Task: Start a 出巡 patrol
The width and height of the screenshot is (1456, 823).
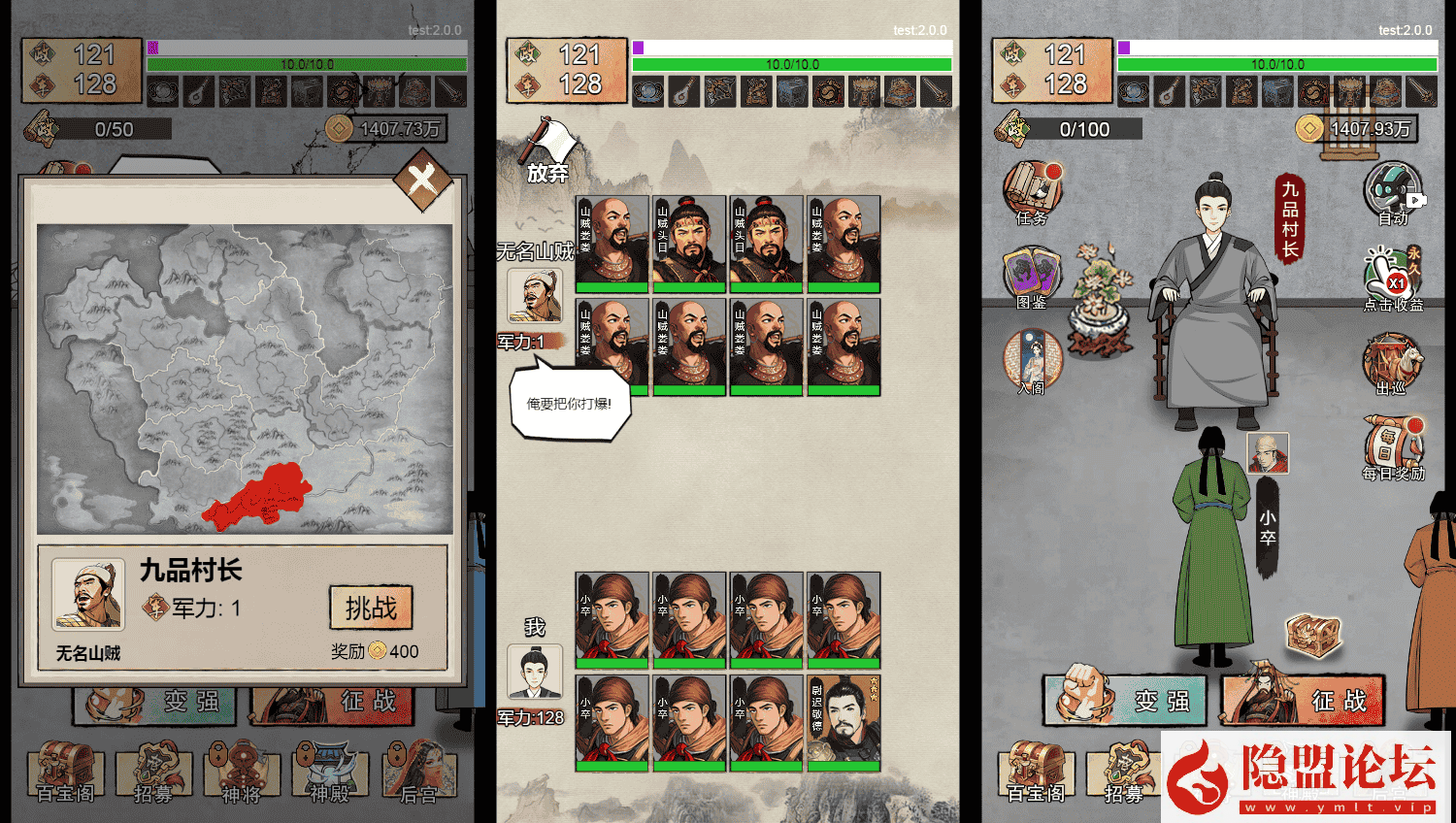Action: (1392, 364)
